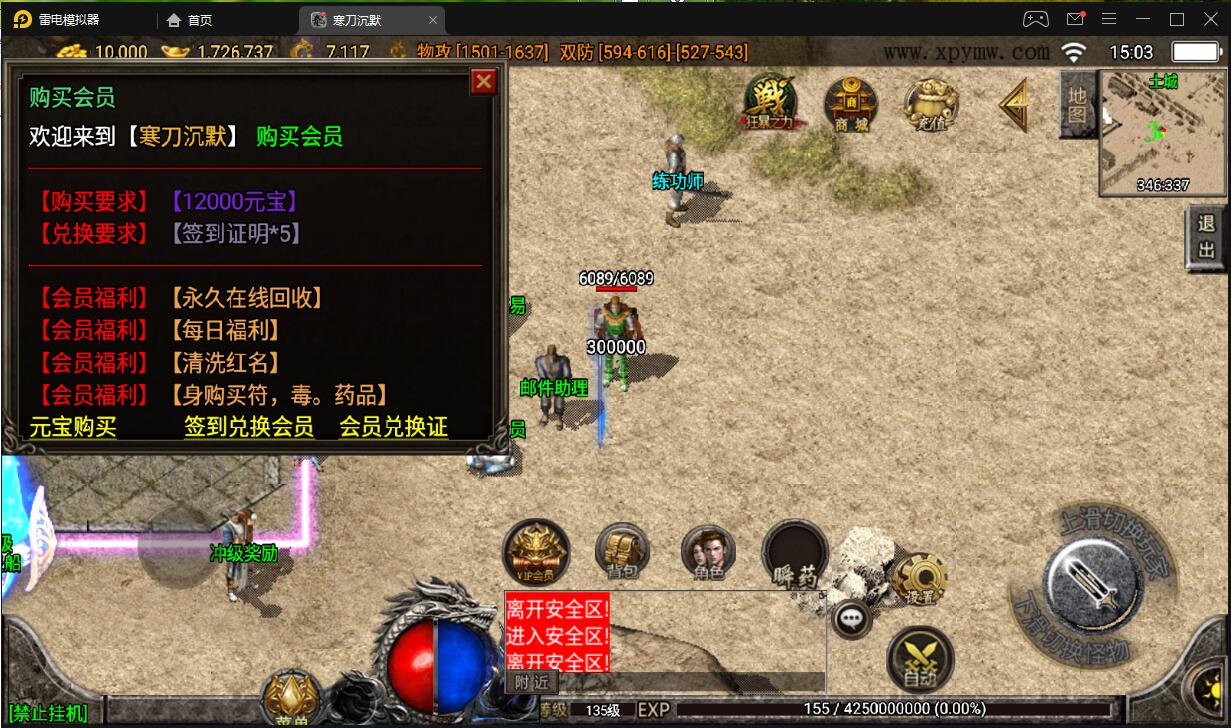Show the 角色 character sheet

point(708,551)
